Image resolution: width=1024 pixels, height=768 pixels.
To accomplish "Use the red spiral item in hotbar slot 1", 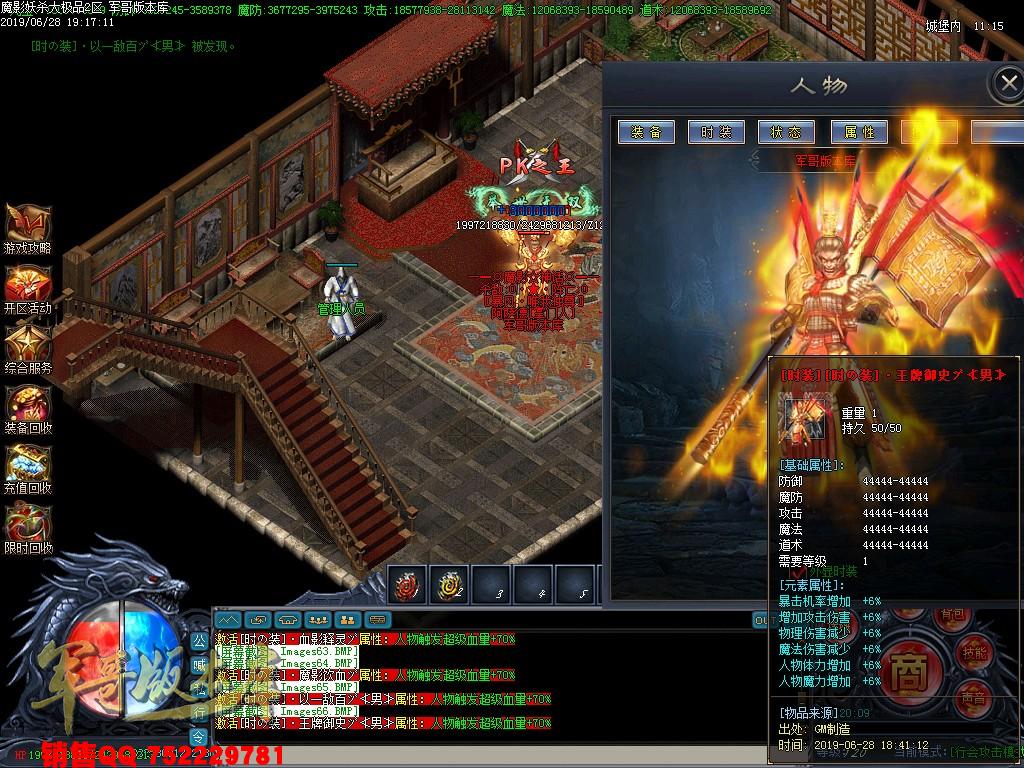I will 408,586.
